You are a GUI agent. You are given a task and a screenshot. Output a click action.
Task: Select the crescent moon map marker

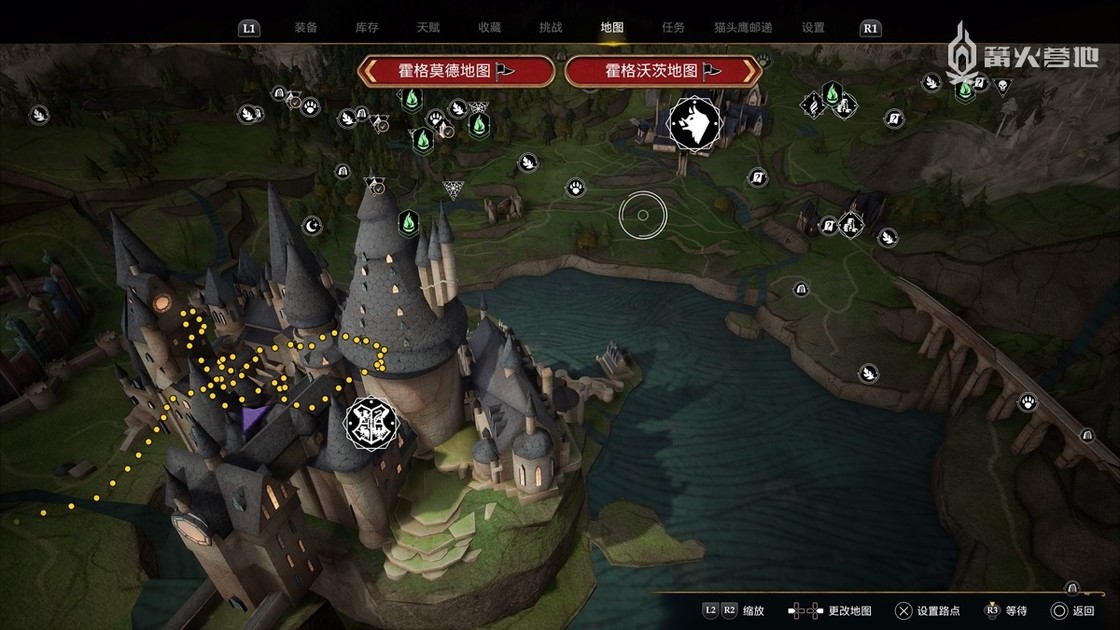312,225
